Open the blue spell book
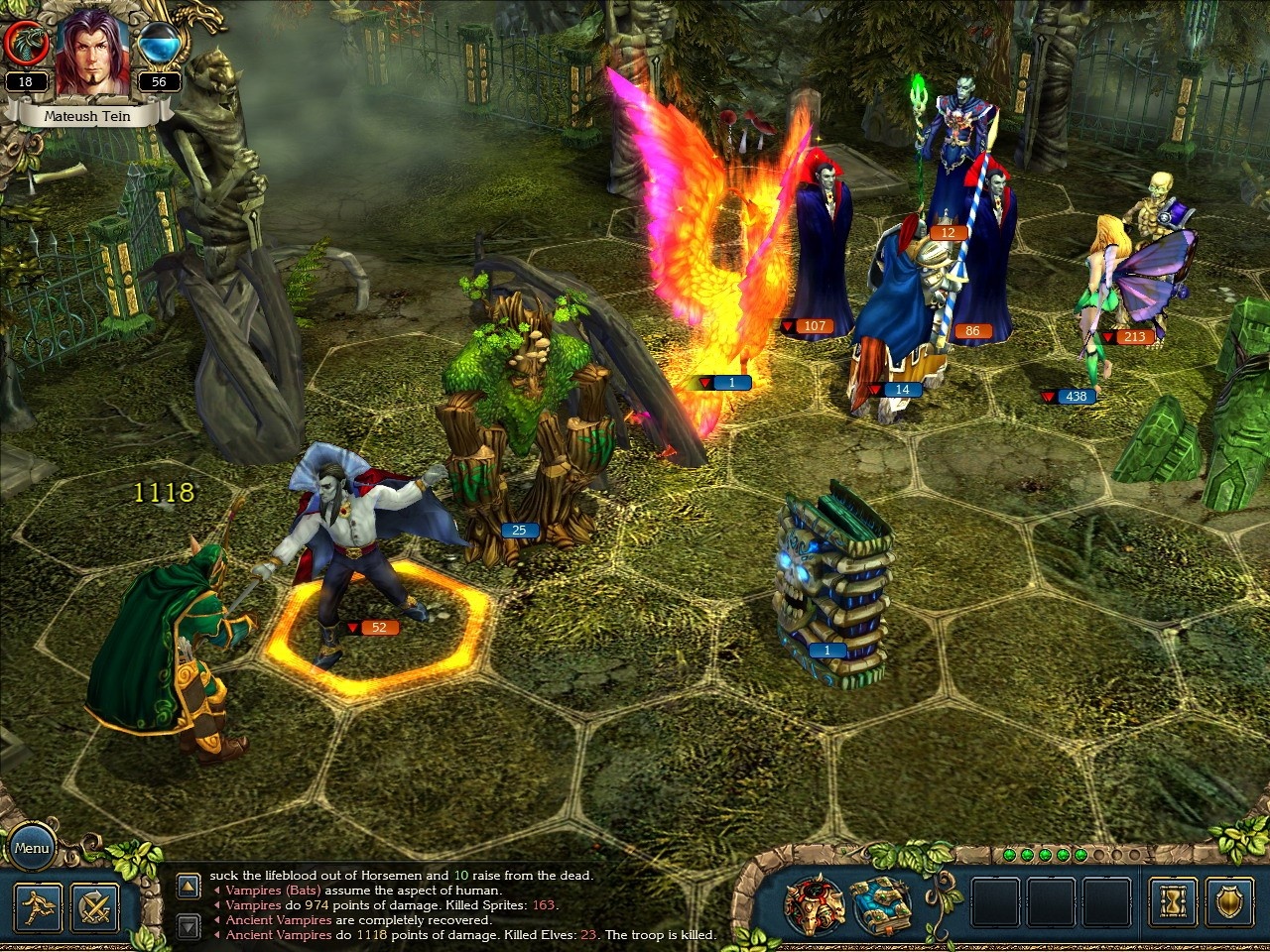The width and height of the screenshot is (1270, 952). [881, 901]
